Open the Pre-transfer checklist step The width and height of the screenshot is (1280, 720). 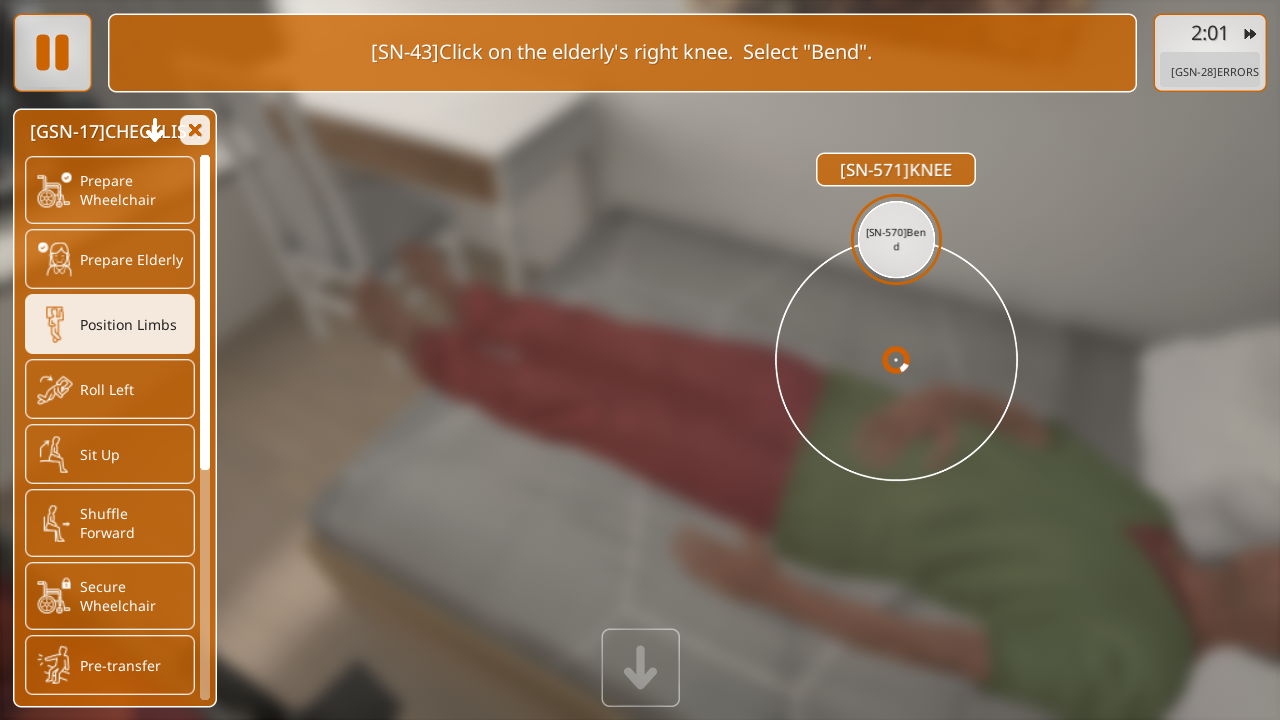110,665
